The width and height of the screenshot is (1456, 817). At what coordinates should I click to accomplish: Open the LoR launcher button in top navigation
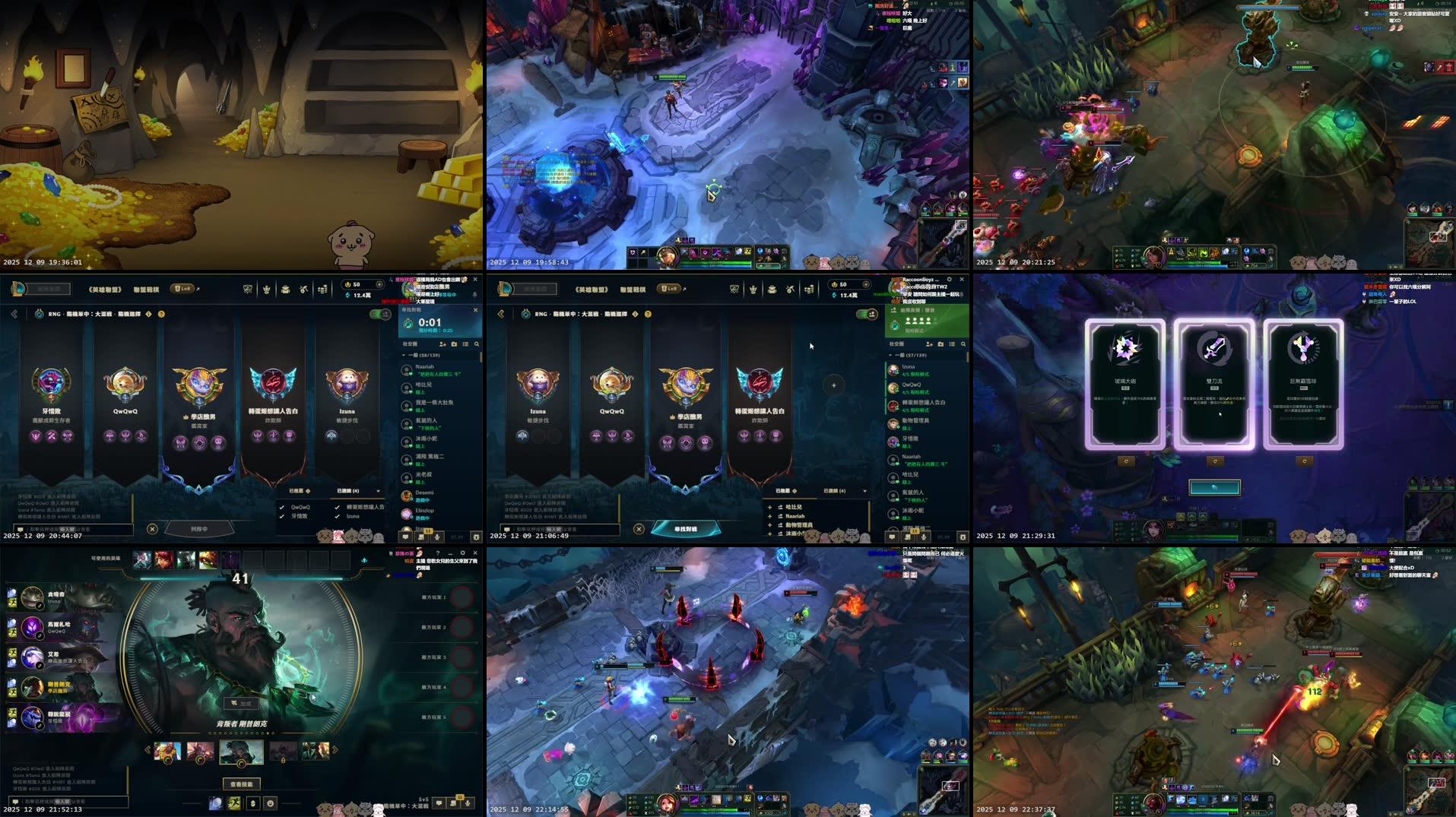point(182,289)
